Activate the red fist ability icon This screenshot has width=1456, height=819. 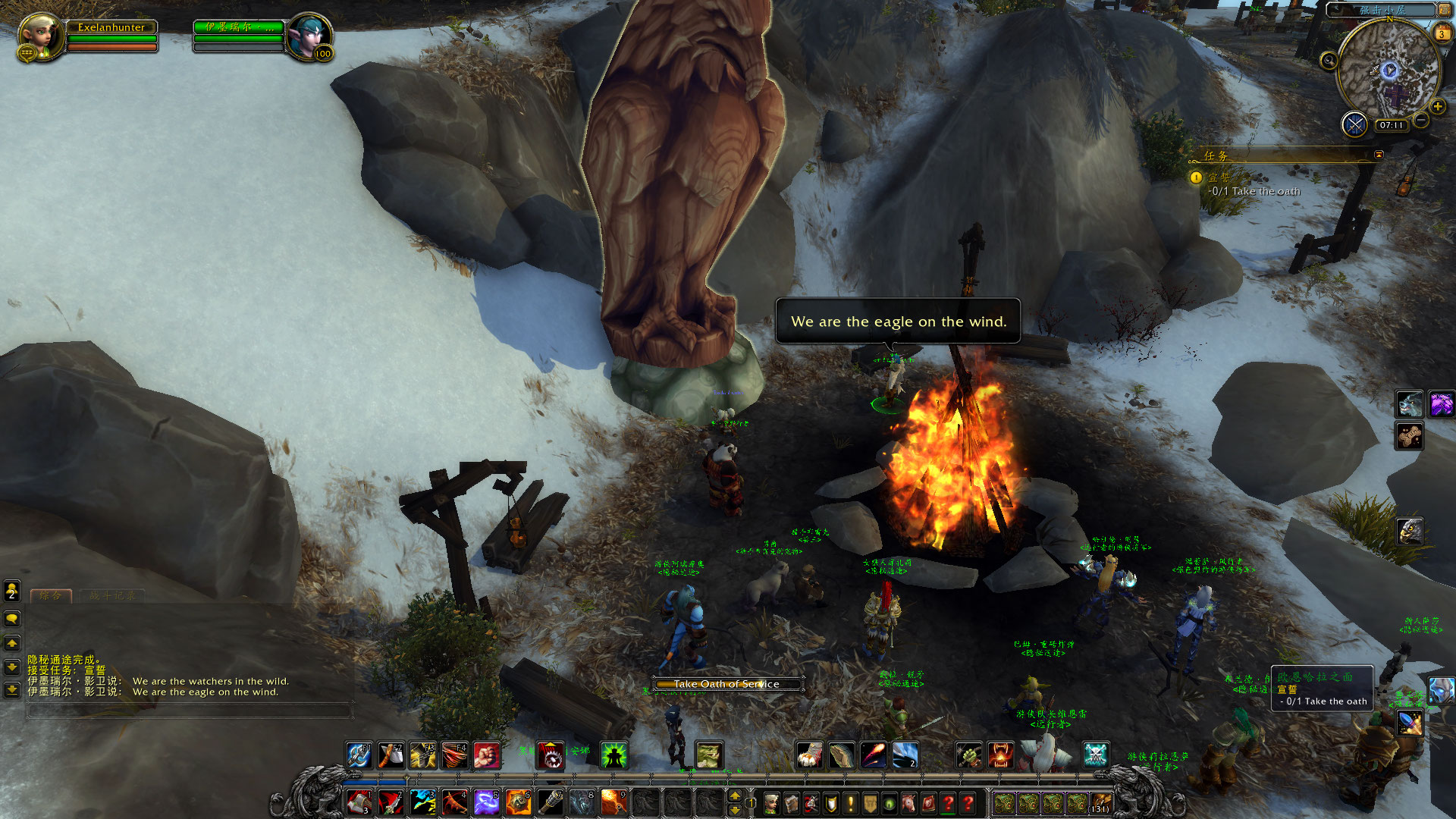[486, 755]
